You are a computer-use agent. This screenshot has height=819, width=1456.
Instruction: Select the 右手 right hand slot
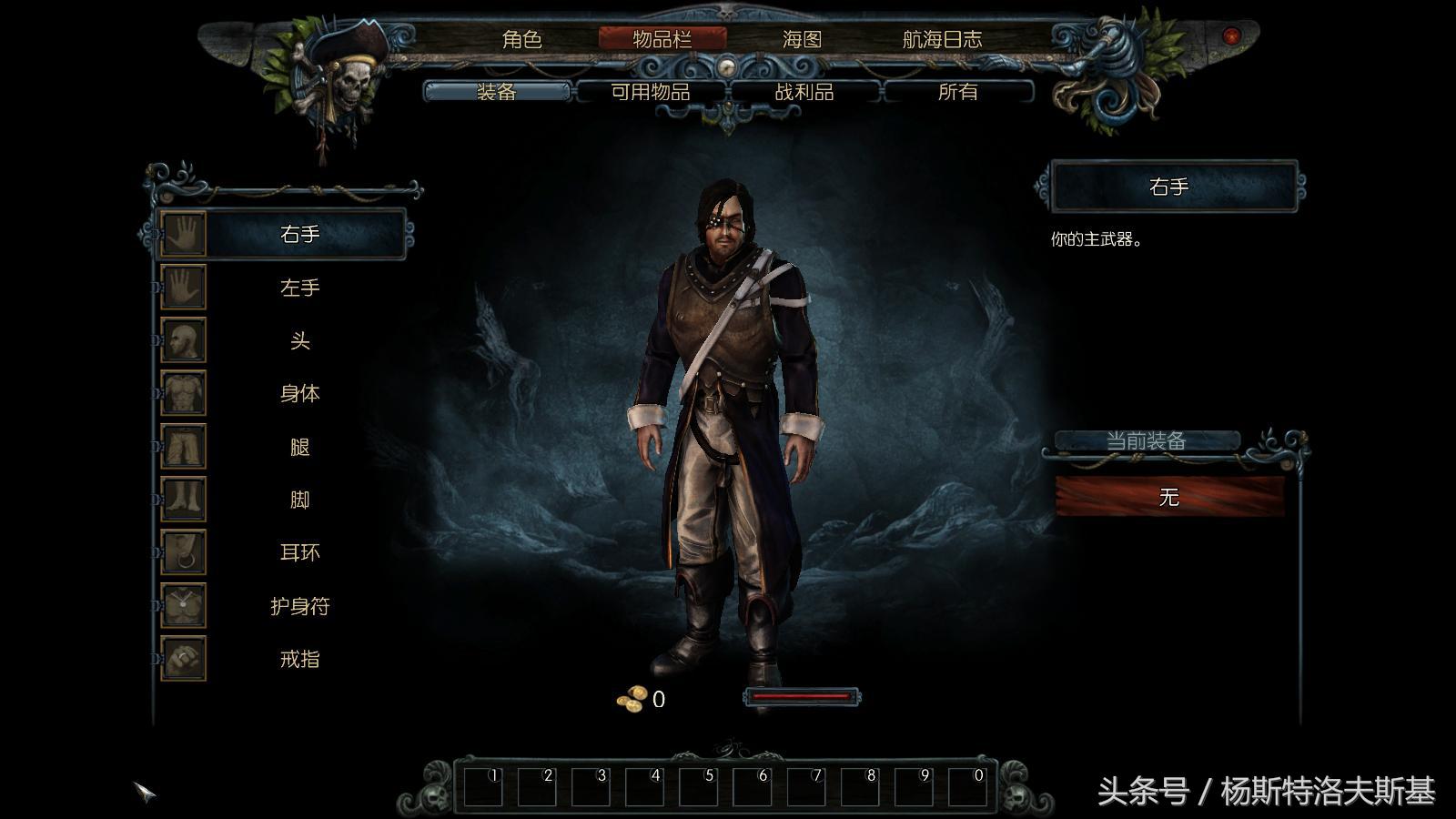299,235
